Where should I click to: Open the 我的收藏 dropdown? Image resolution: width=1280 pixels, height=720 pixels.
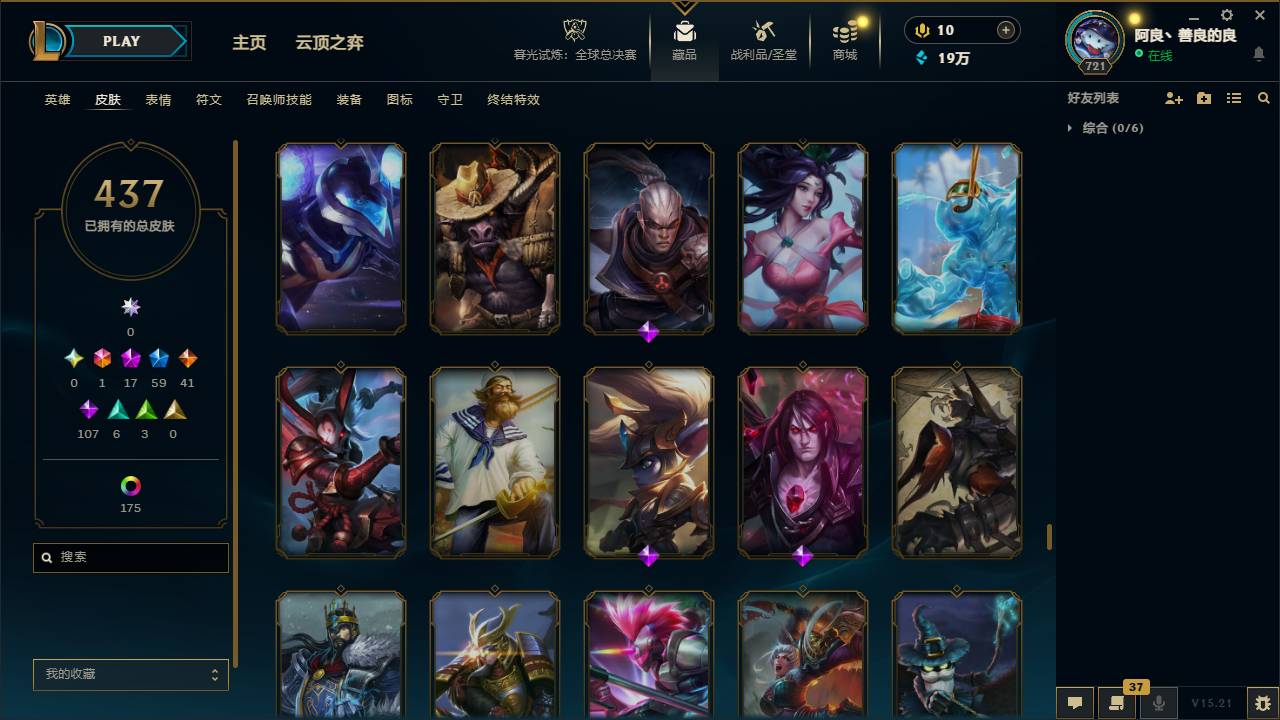tap(130, 675)
